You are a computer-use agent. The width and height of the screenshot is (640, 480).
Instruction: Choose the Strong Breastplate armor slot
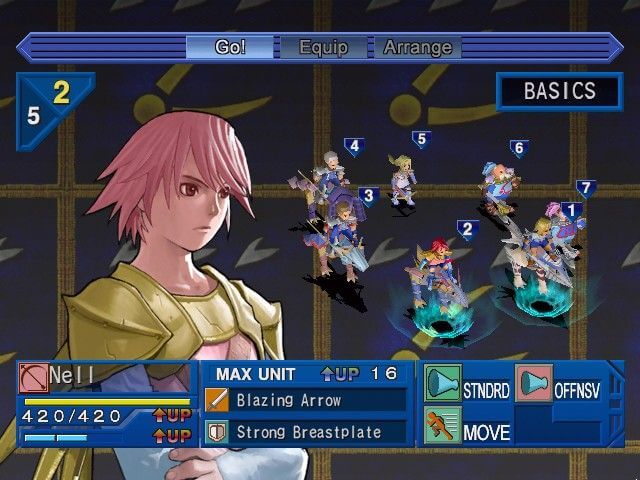pos(306,433)
